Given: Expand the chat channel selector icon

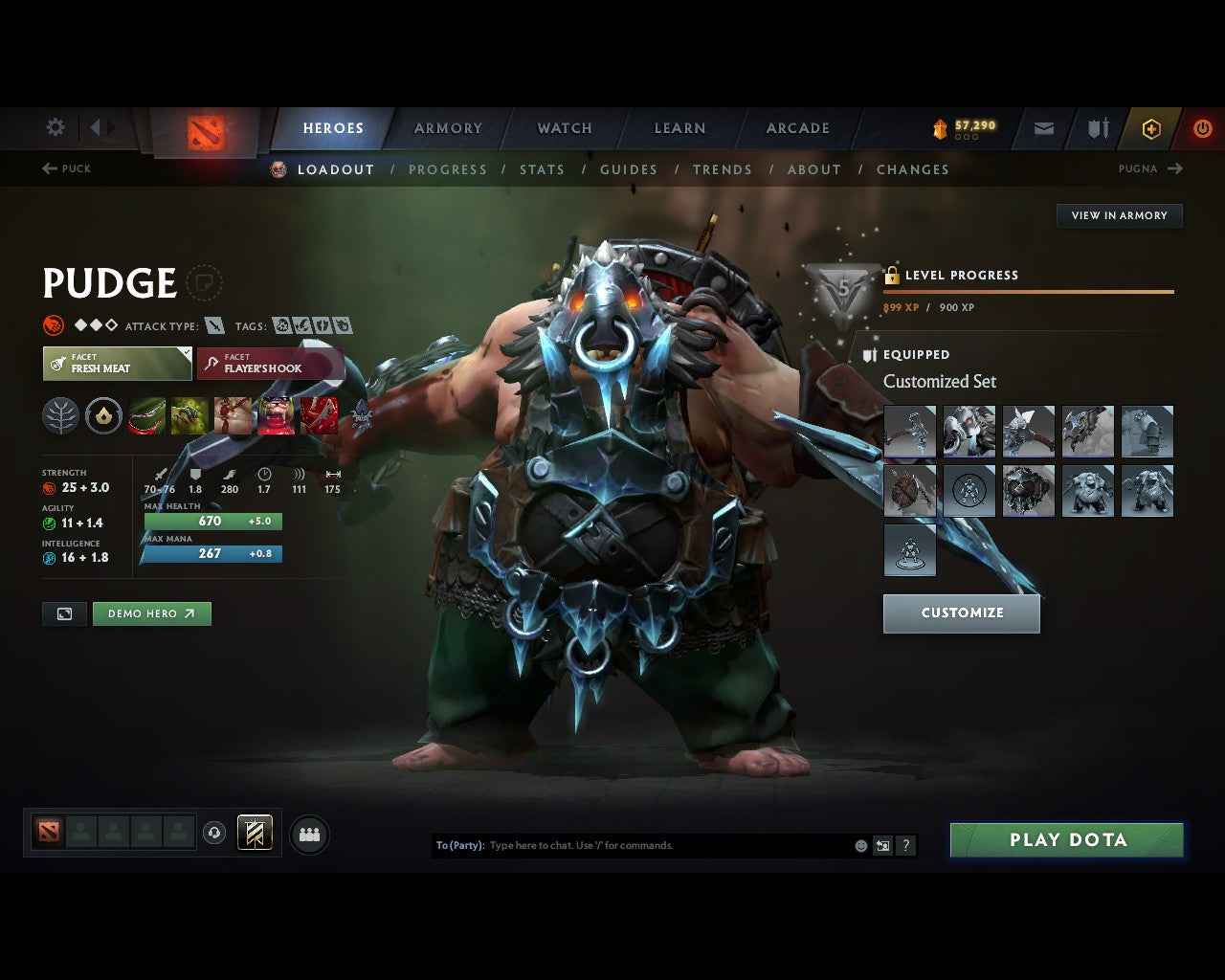Looking at the screenshot, I should pos(881,845).
